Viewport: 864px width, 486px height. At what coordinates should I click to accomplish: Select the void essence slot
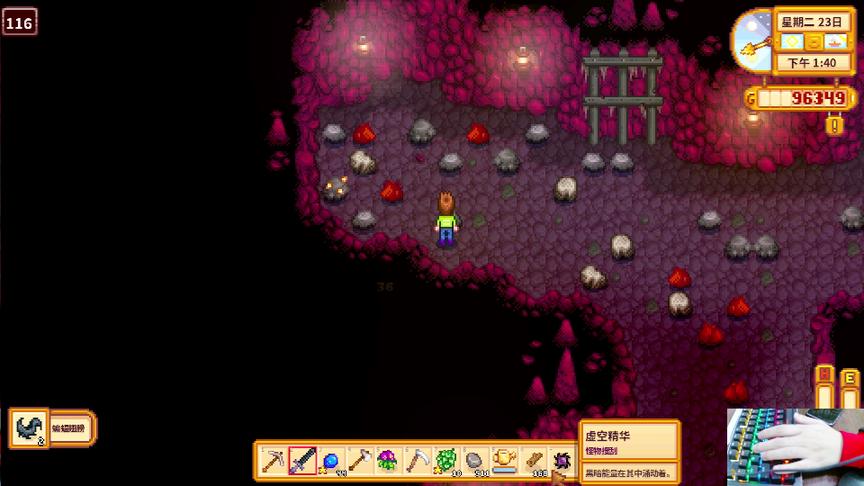tap(561, 461)
